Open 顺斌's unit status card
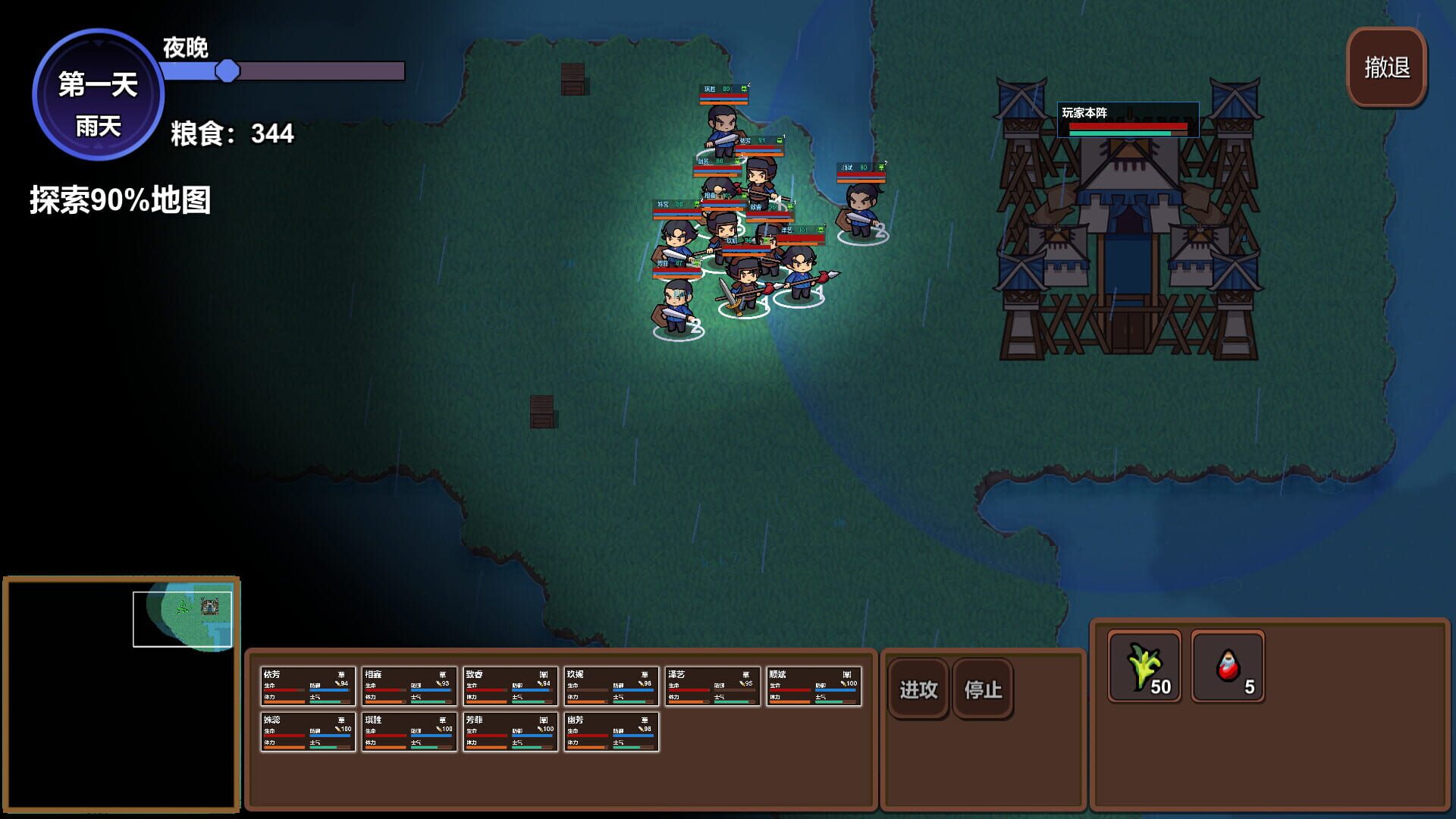The image size is (1456, 819). (814, 685)
